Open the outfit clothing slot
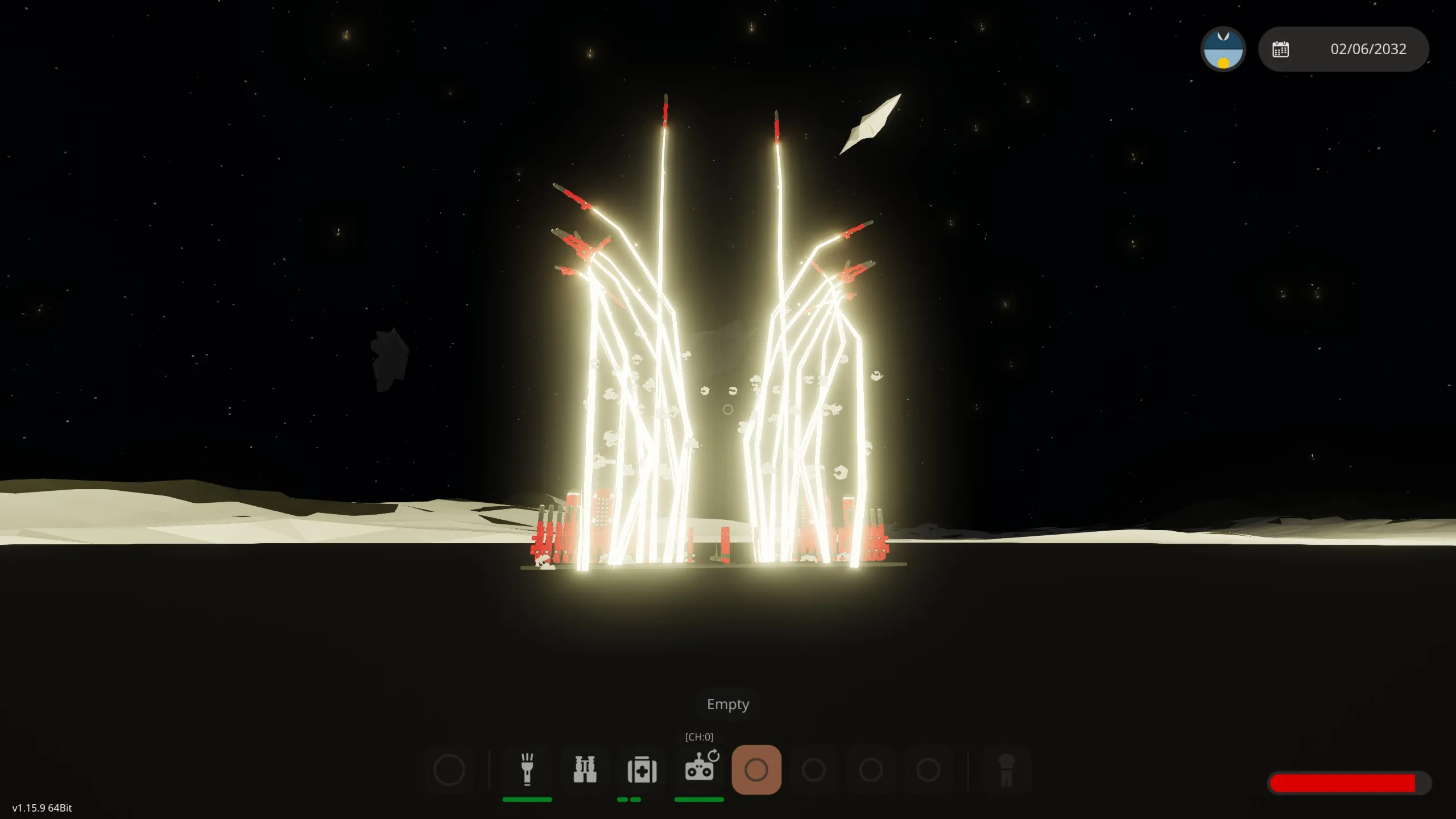This screenshot has height=819, width=1456. pyautogui.click(x=1006, y=770)
